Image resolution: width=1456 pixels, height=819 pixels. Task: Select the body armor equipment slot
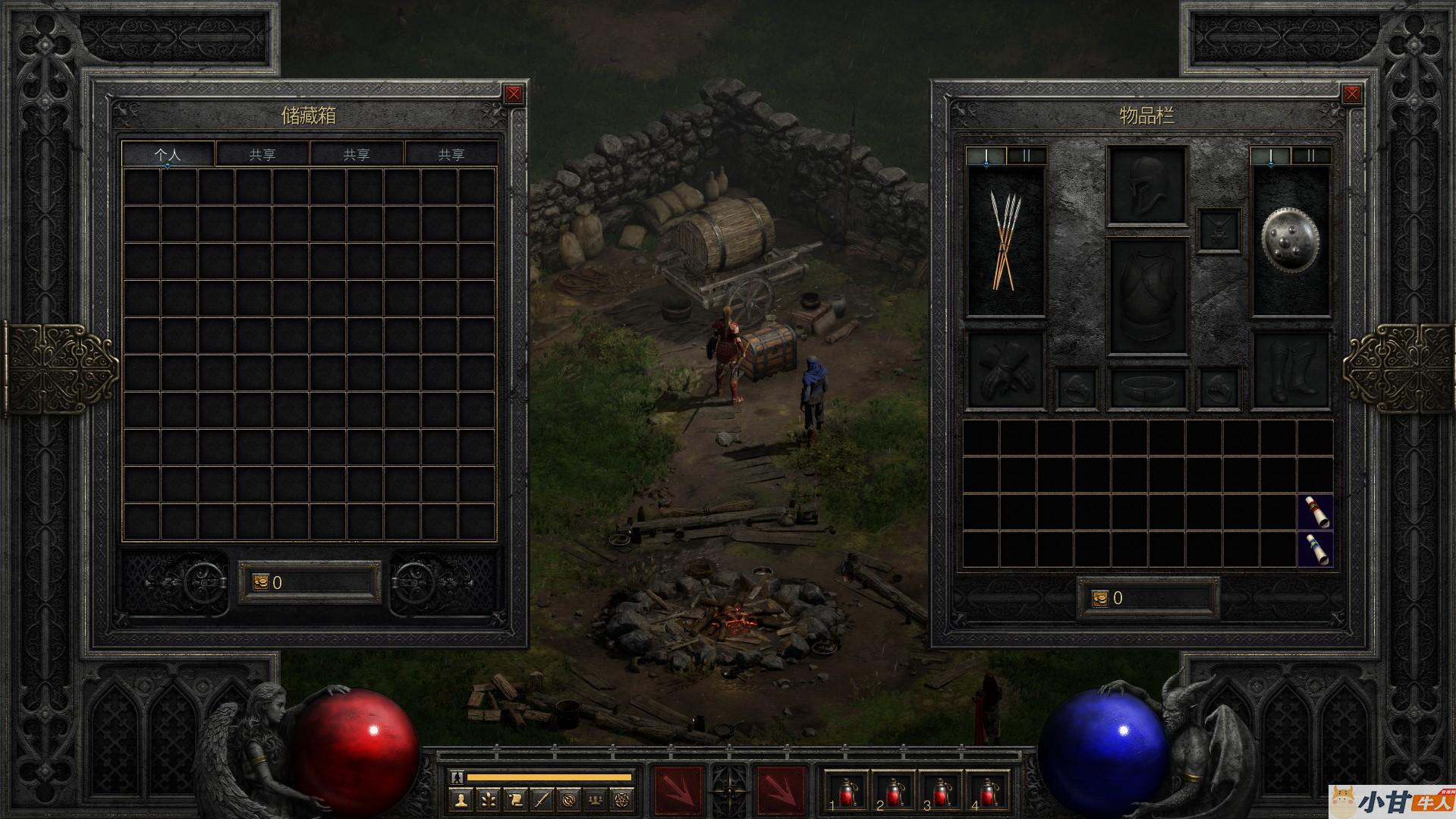[1146, 298]
